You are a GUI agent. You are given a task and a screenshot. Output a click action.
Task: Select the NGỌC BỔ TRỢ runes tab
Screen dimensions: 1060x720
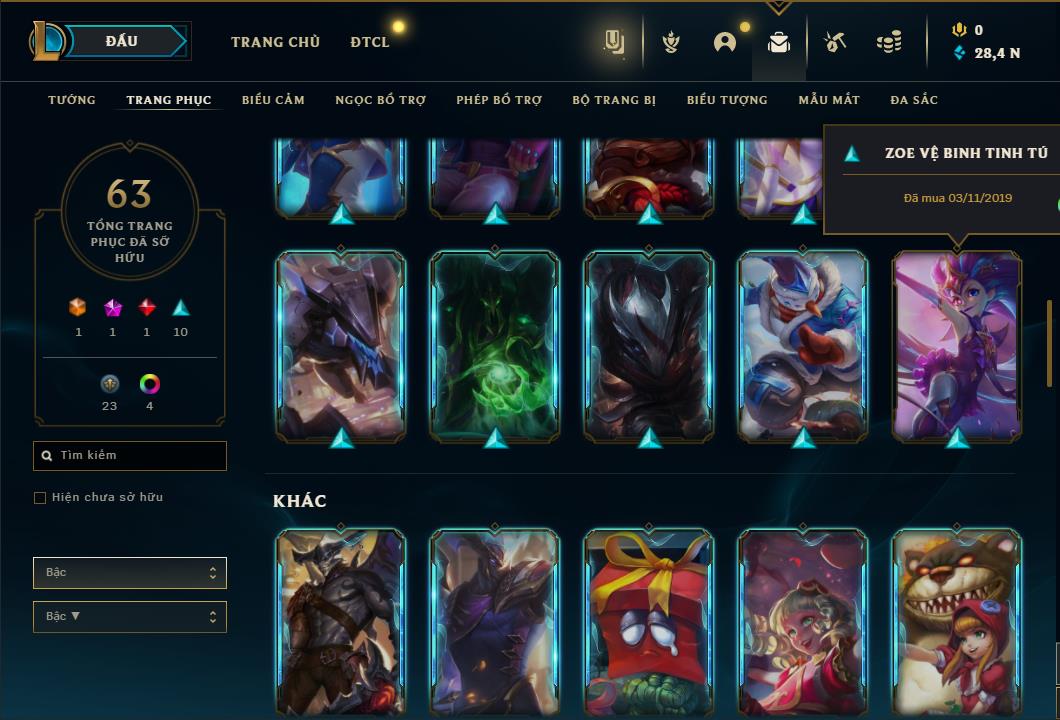coord(380,100)
